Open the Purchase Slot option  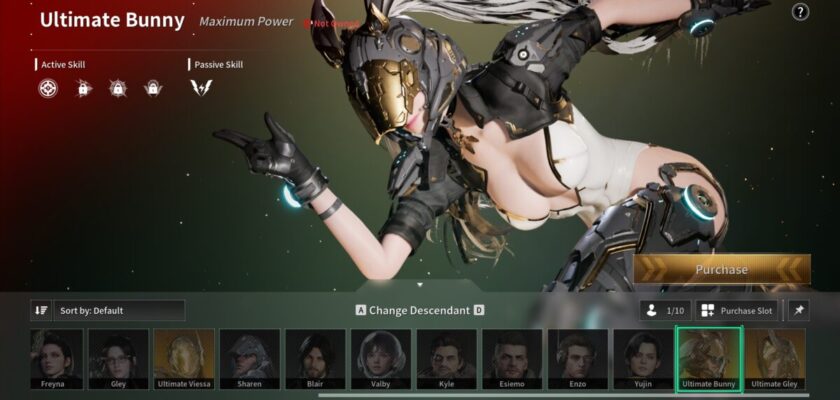click(x=737, y=311)
